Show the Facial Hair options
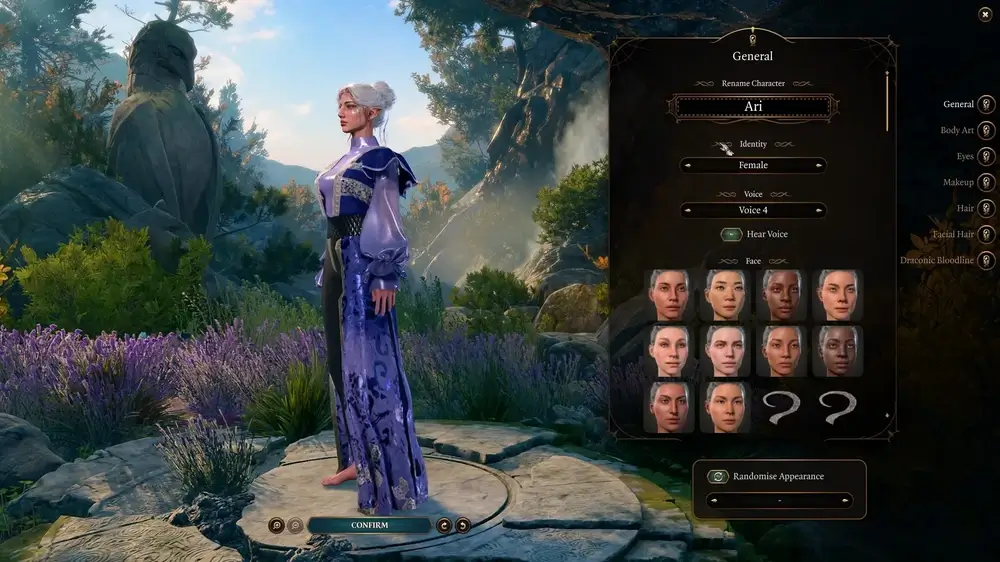The height and width of the screenshot is (562, 1000). 986,234
